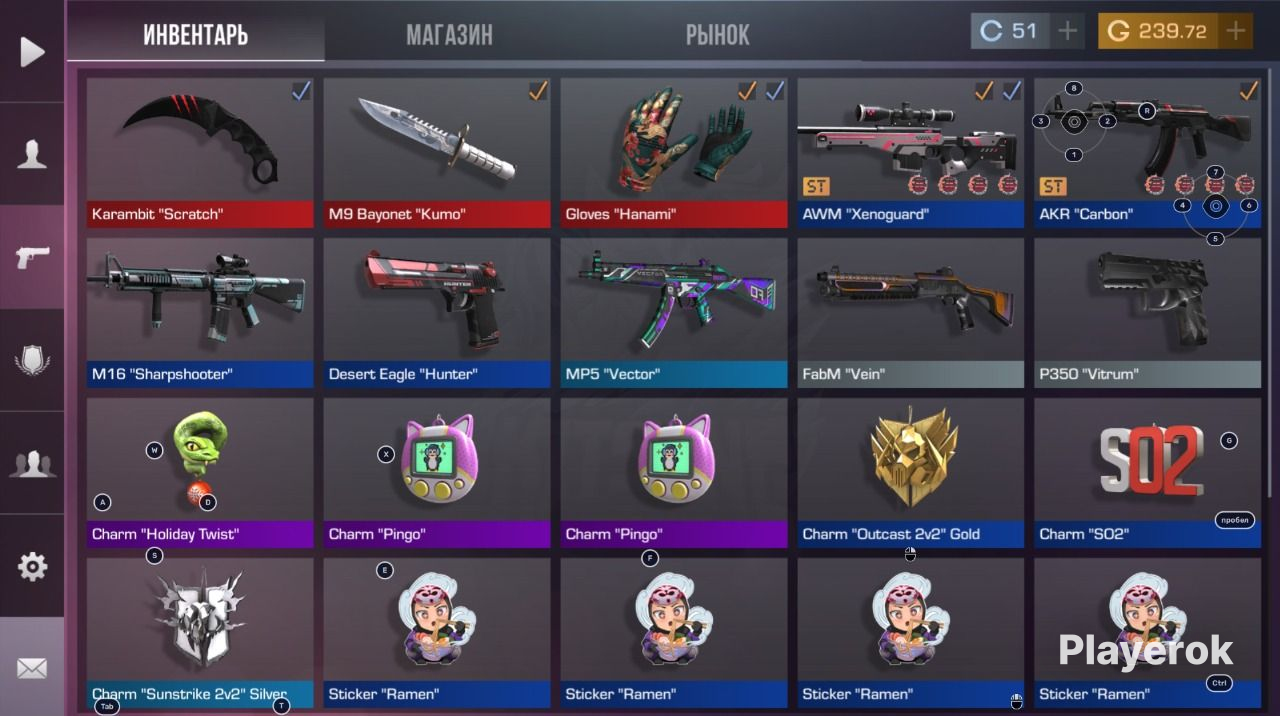Open the settings gear icon
Image resolution: width=1280 pixels, height=716 pixels.
(x=32, y=567)
